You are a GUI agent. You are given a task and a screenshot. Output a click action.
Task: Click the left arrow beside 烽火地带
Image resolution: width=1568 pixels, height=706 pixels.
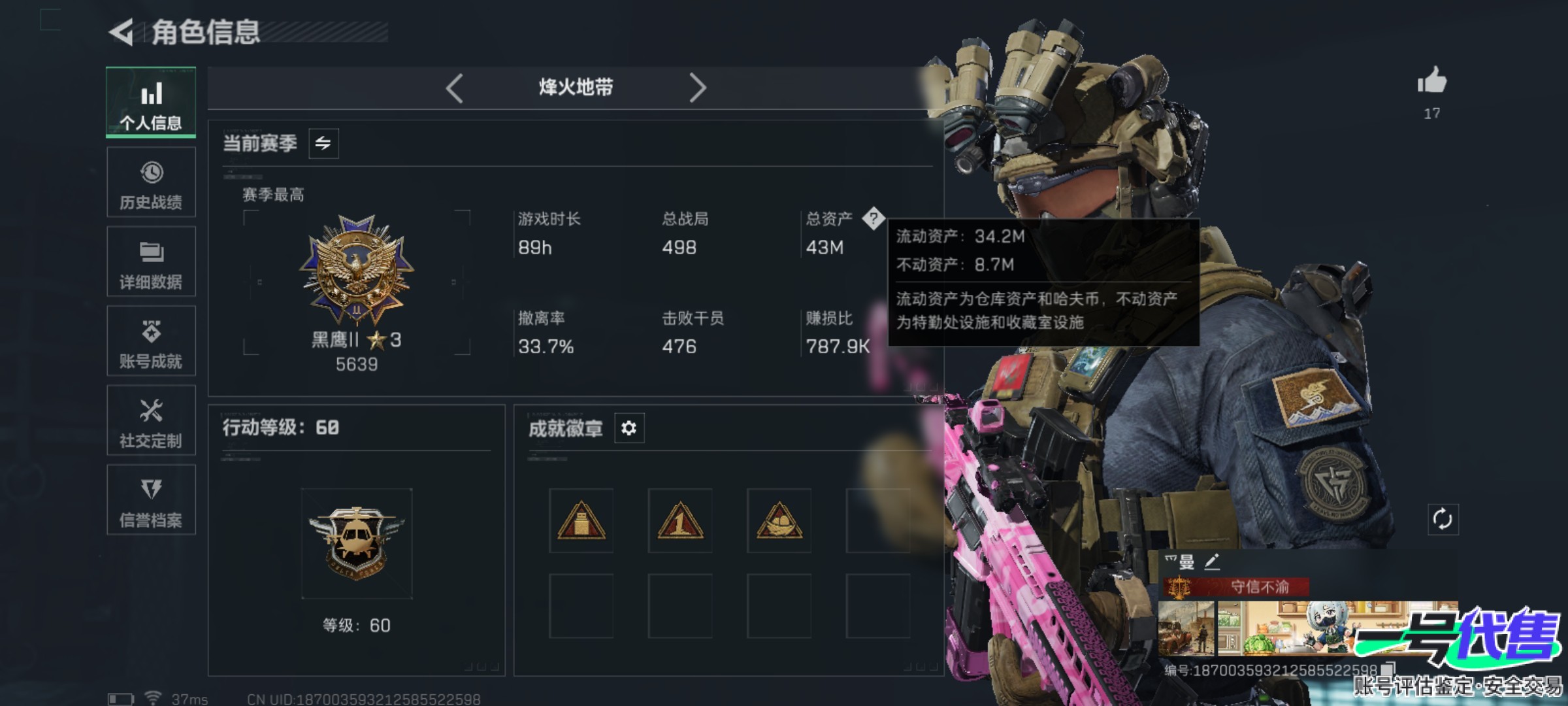coord(455,88)
